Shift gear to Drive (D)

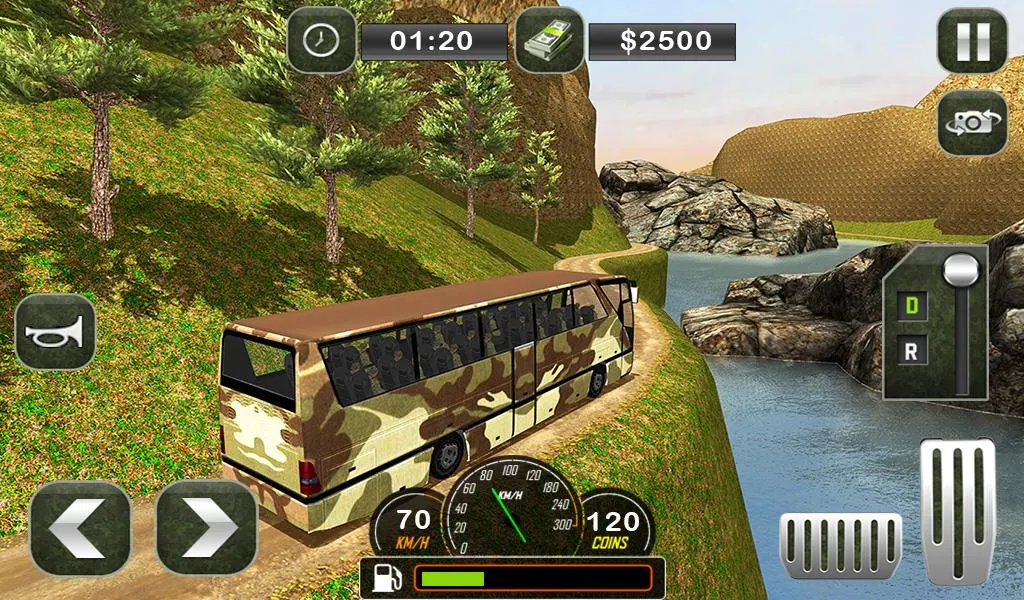click(911, 304)
